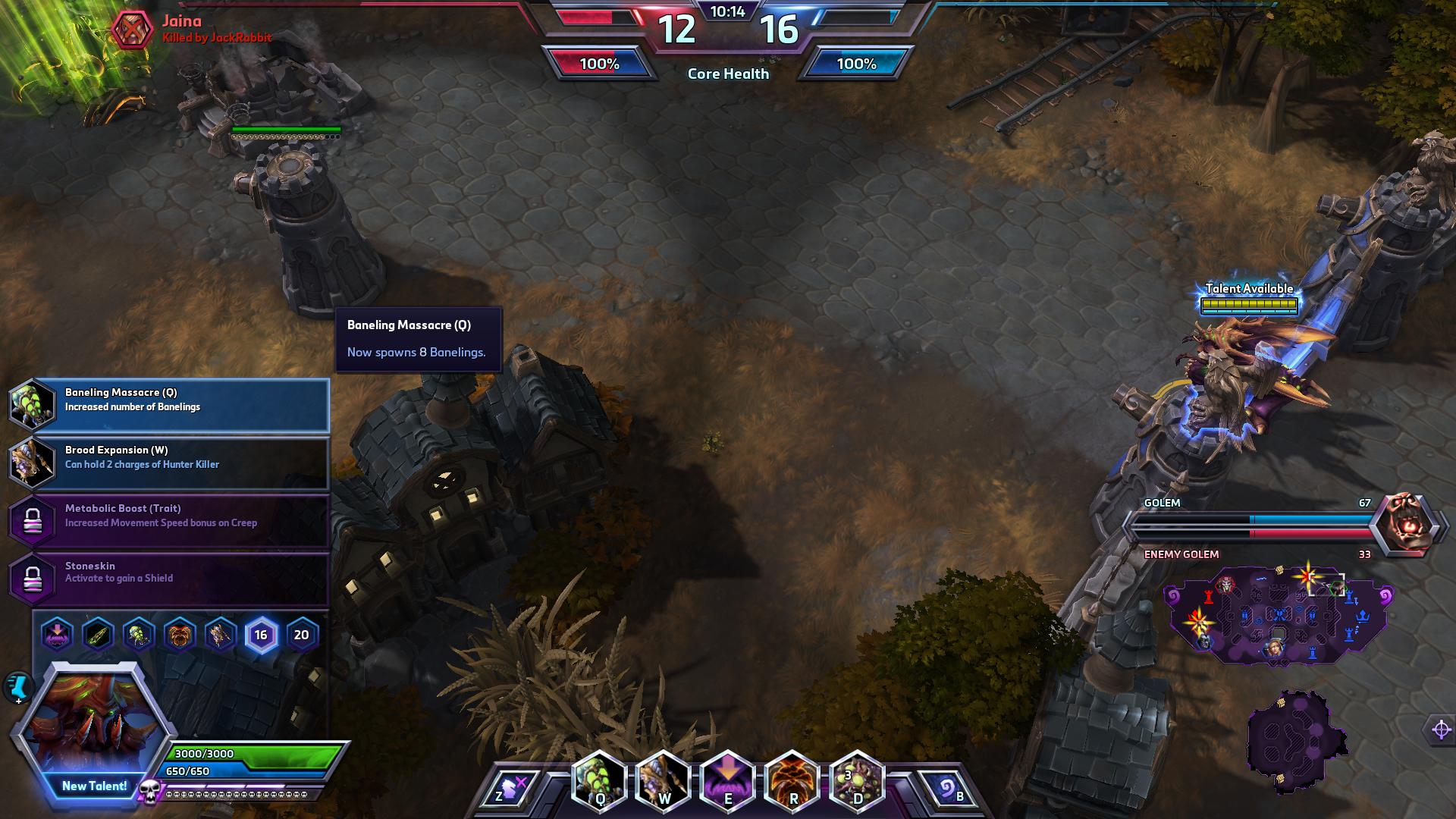This screenshot has width=1456, height=819.
Task: Cast Baneling Barrage with the Q icon
Action: (599, 781)
